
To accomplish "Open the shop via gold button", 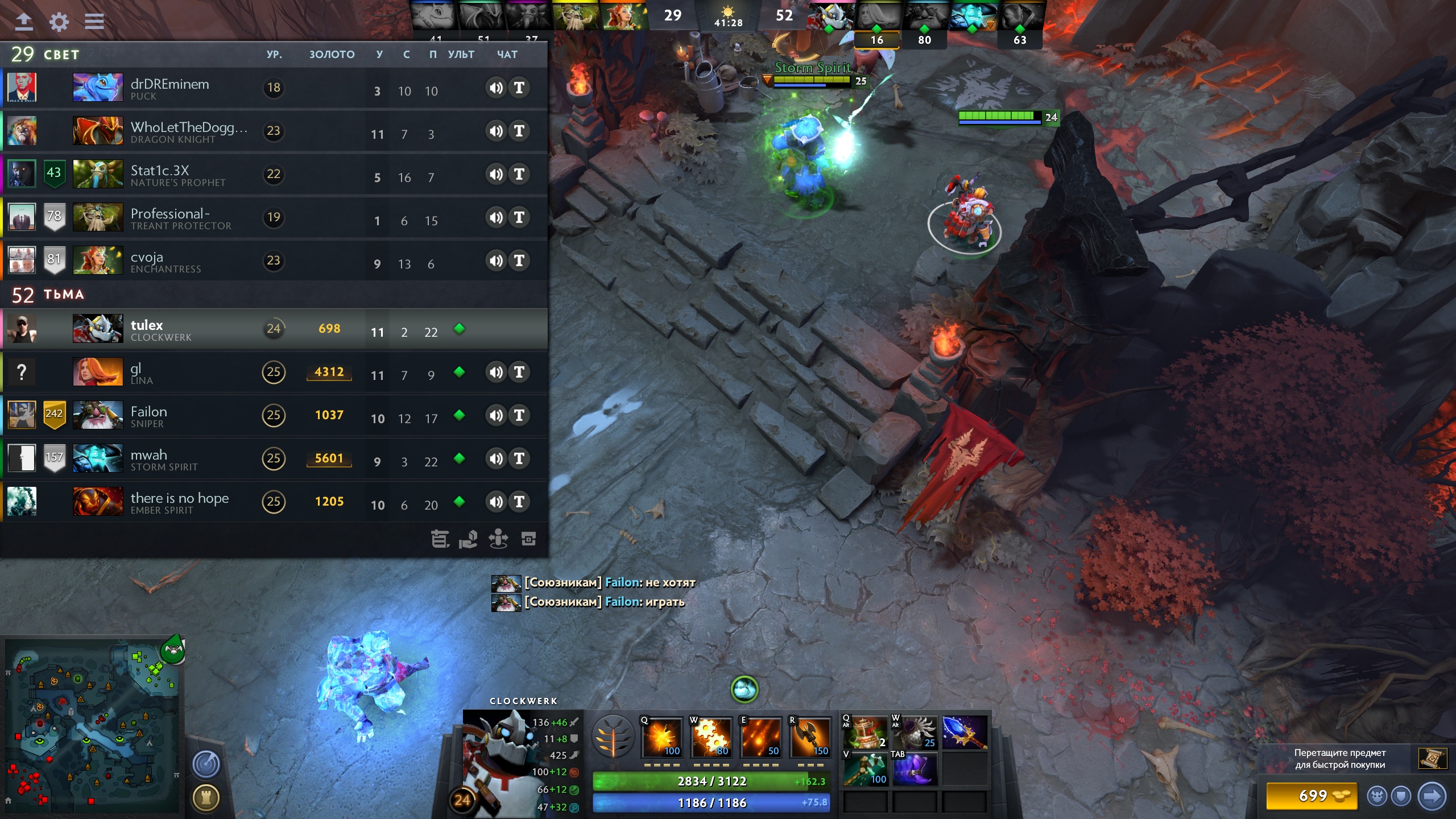I will tap(1312, 796).
